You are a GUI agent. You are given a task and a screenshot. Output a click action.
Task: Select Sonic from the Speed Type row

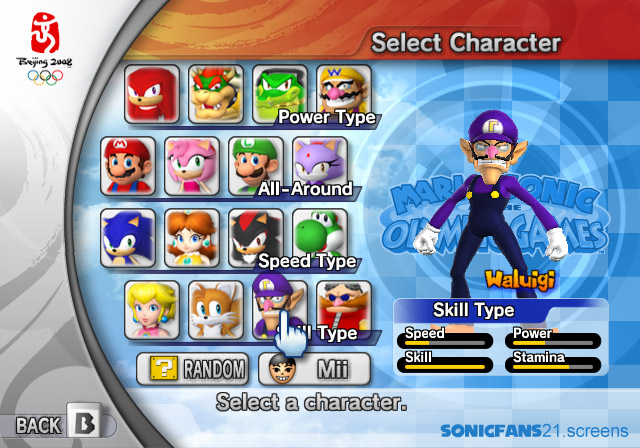[127, 237]
